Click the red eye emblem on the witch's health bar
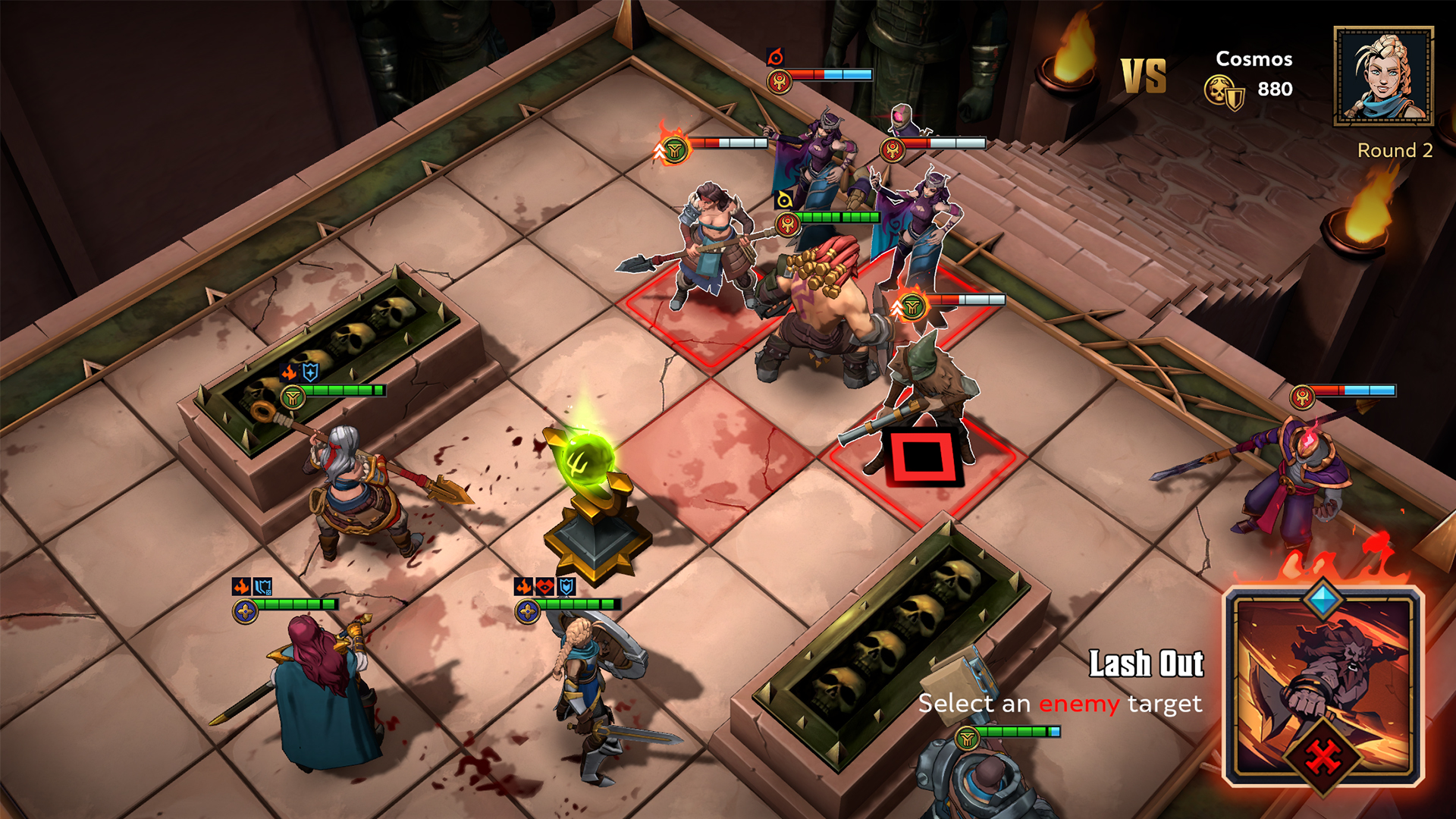1456x819 pixels. tap(786, 221)
